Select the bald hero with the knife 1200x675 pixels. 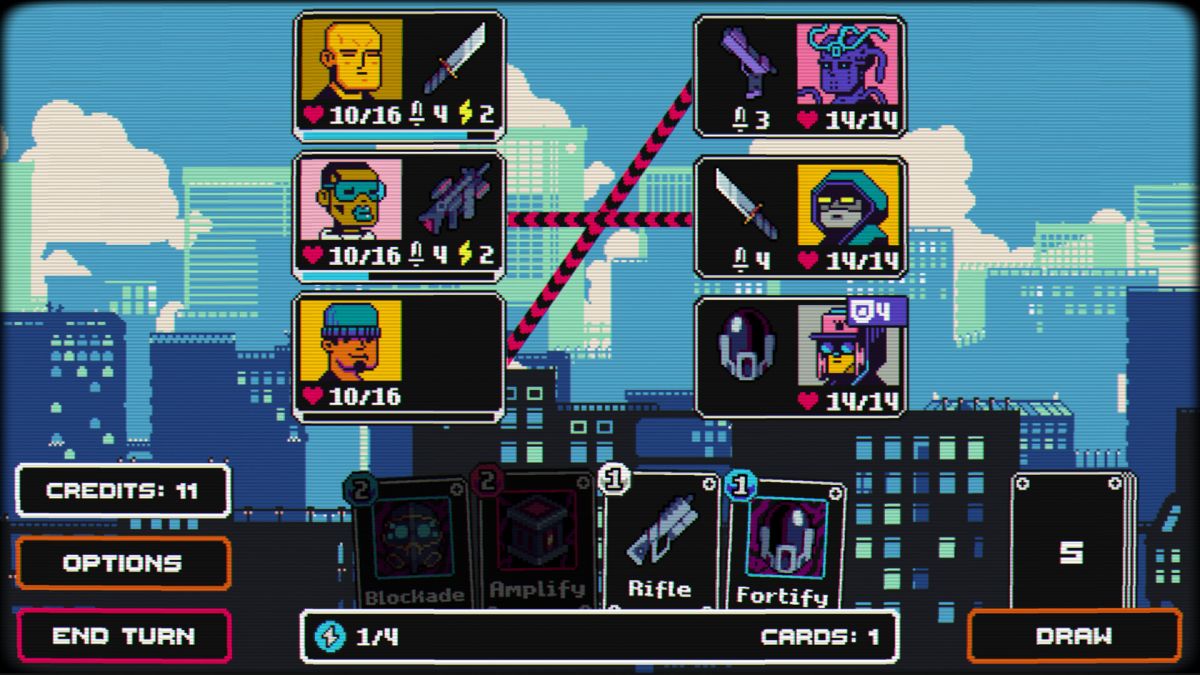(x=399, y=75)
